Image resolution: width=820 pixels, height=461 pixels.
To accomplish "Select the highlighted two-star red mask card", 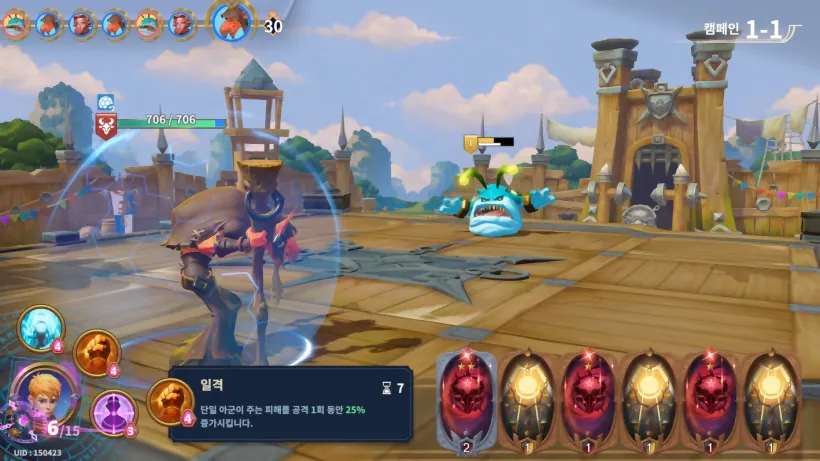I will pos(467,396).
